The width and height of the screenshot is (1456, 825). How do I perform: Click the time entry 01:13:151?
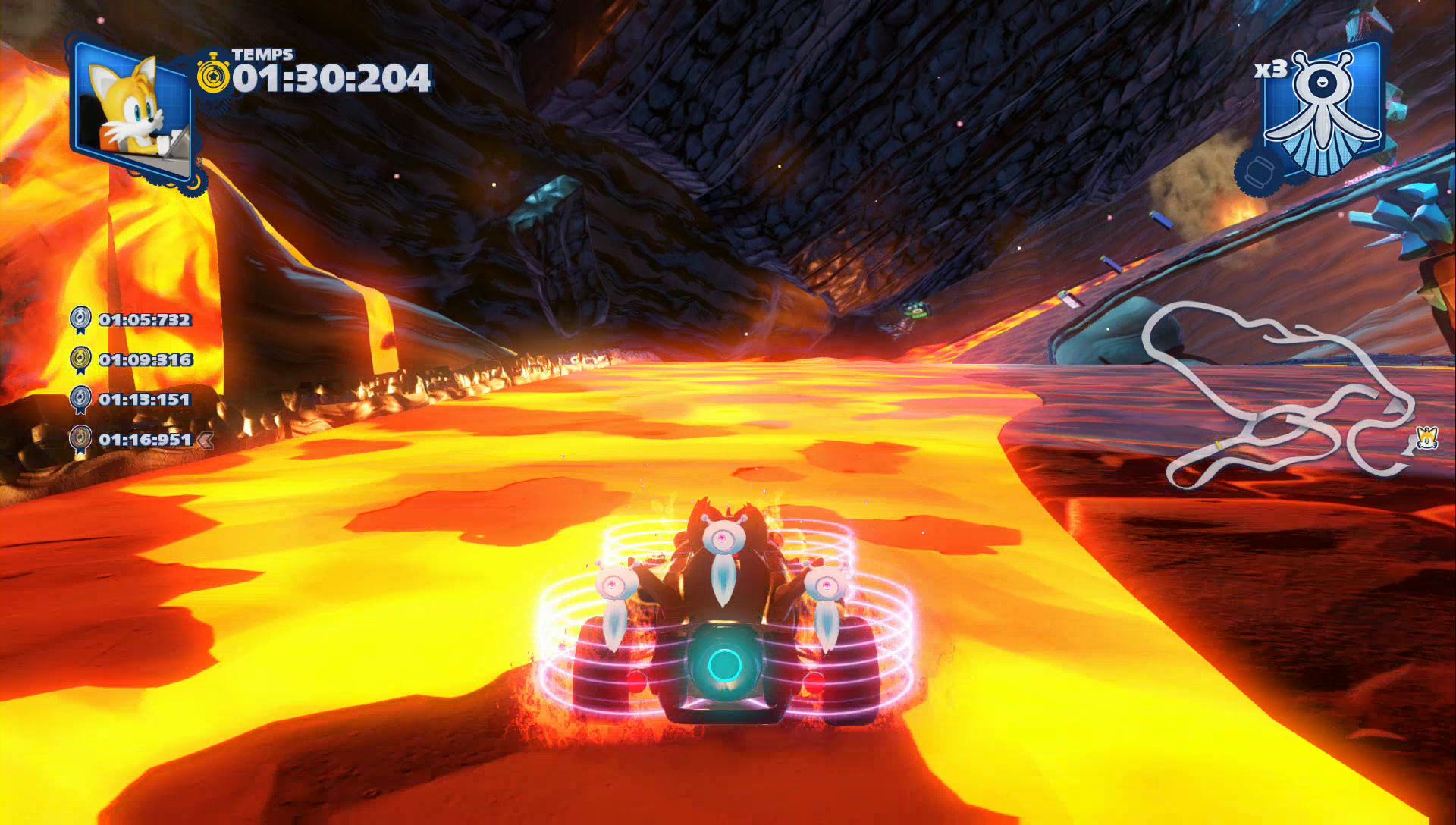(147, 400)
